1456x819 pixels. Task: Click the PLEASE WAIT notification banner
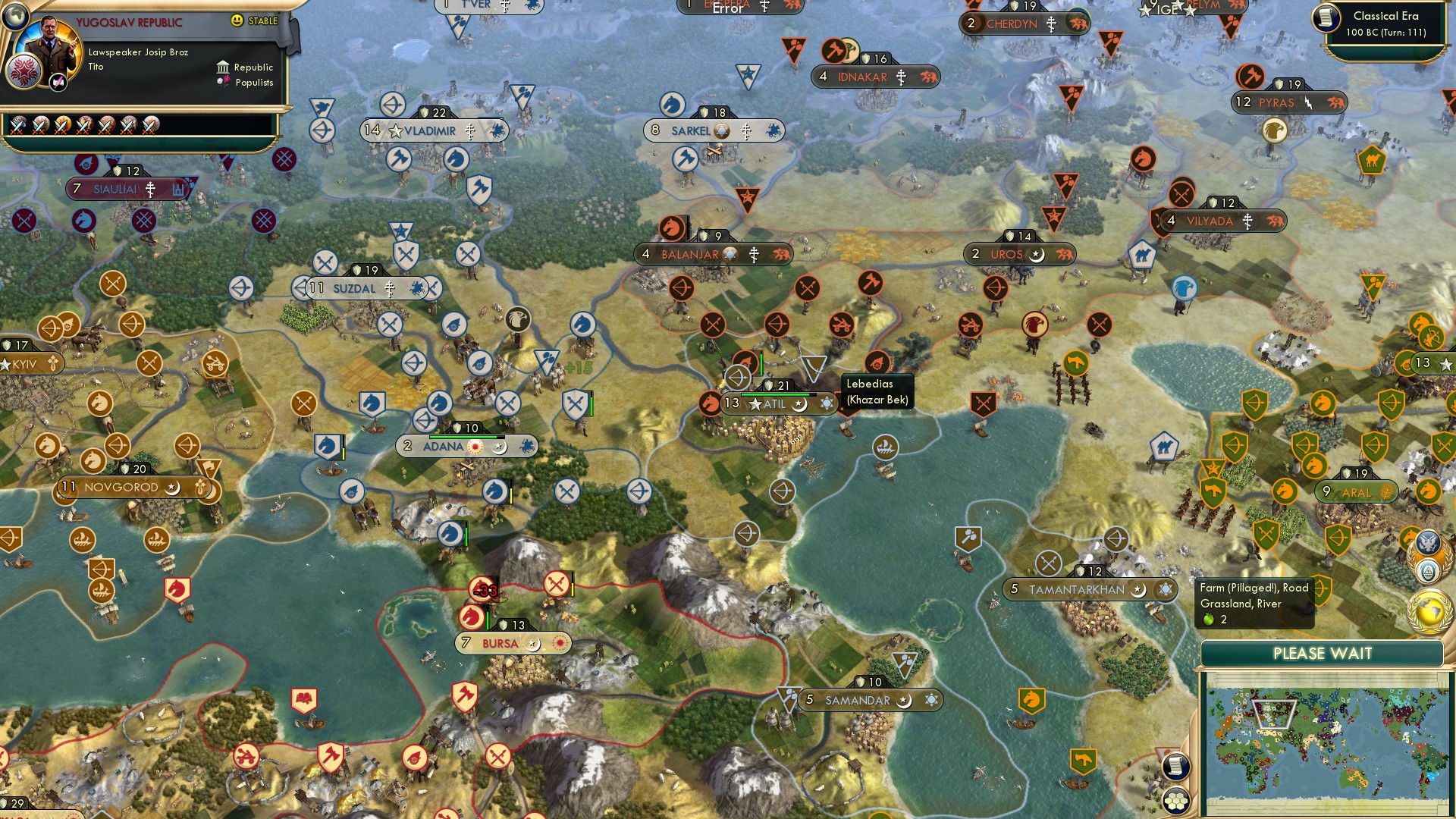click(x=1323, y=653)
